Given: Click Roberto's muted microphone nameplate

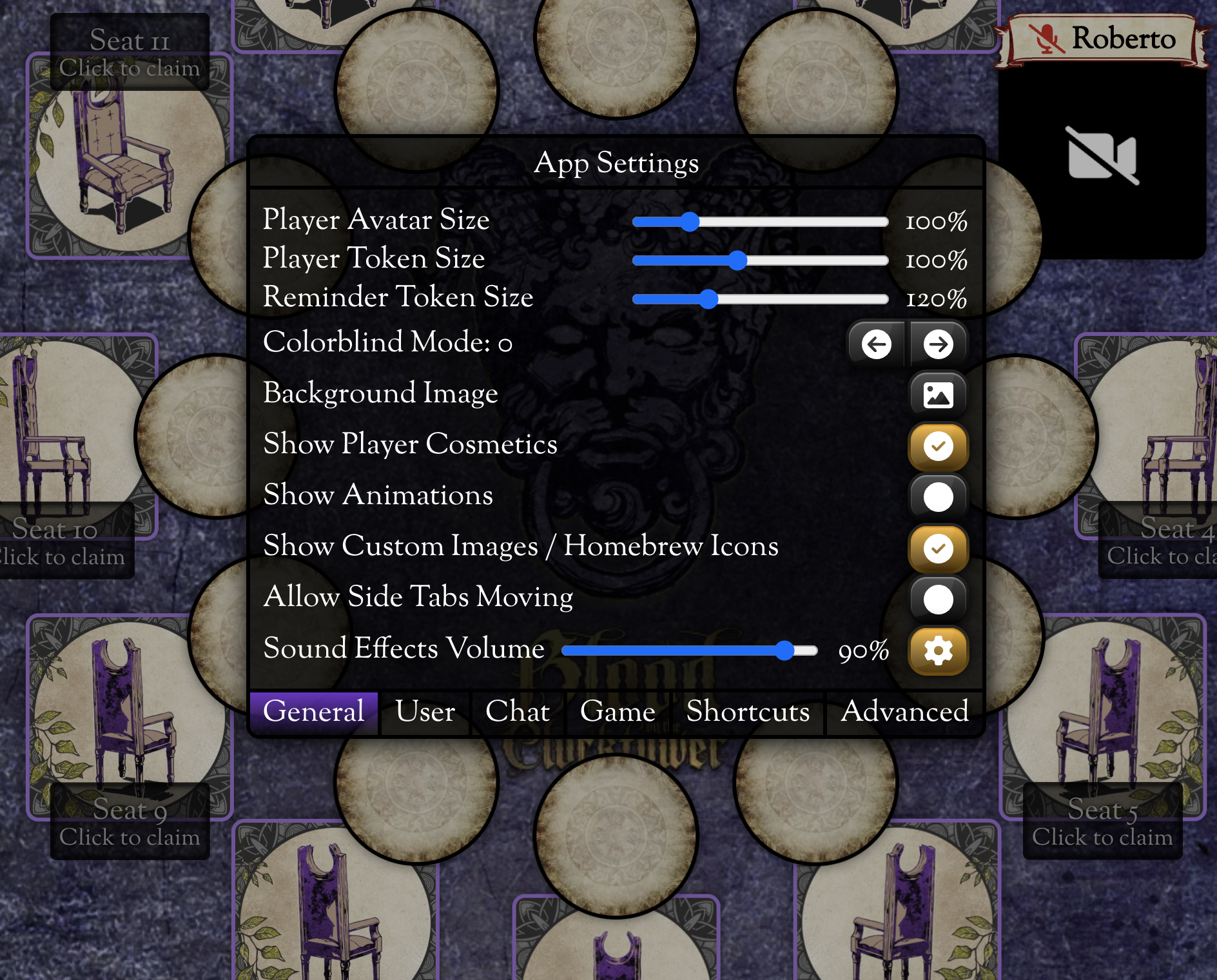Looking at the screenshot, I should tap(1104, 39).
